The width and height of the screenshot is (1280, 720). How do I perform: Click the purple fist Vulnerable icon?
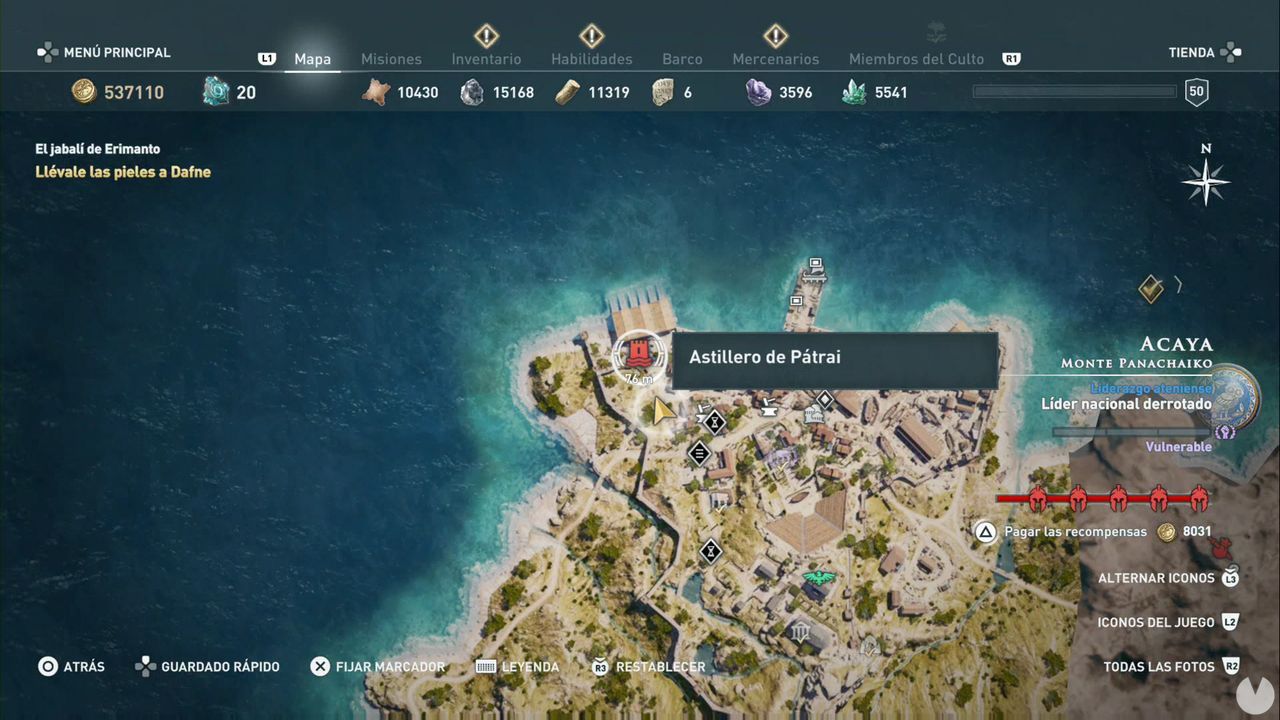(1225, 433)
